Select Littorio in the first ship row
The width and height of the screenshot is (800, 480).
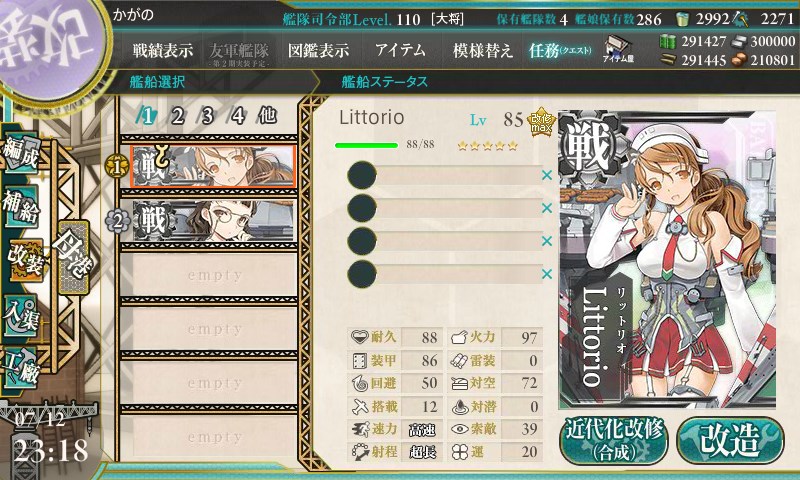pos(213,165)
